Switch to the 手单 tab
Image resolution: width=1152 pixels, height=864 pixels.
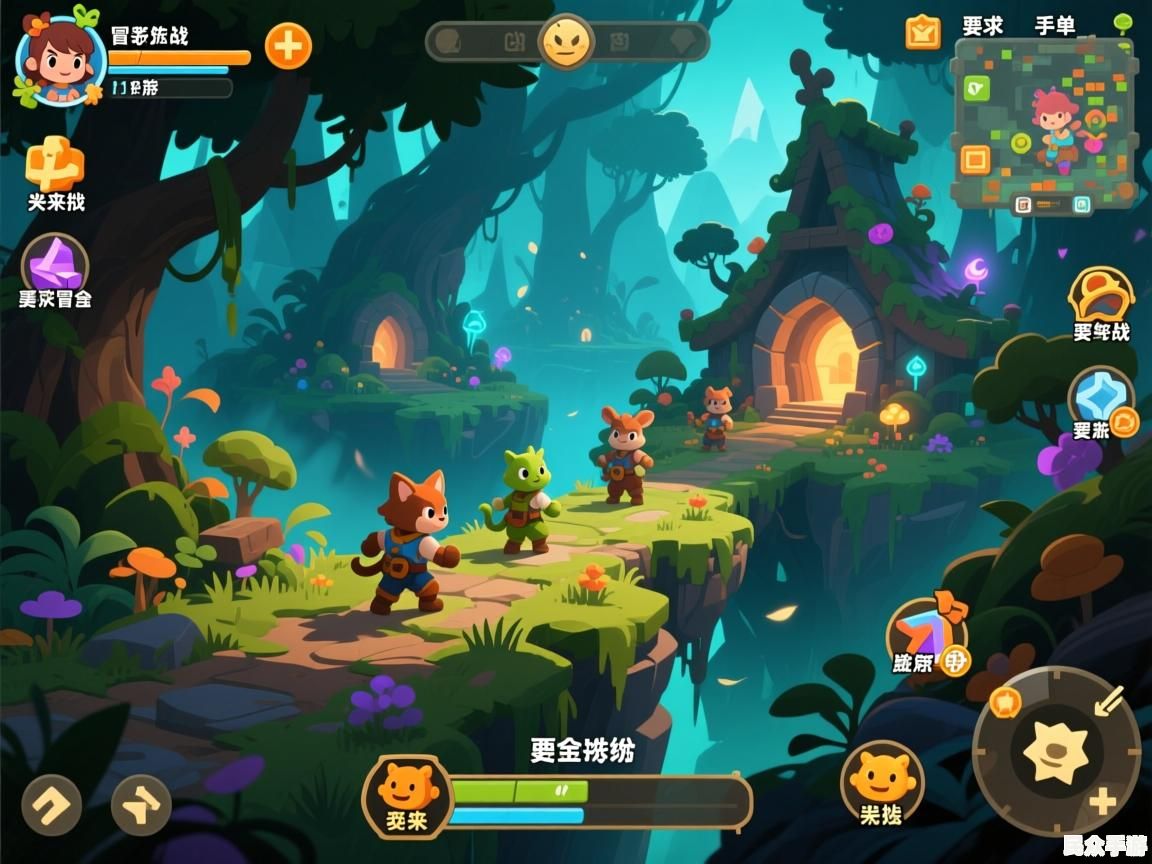pyautogui.click(x=1055, y=26)
